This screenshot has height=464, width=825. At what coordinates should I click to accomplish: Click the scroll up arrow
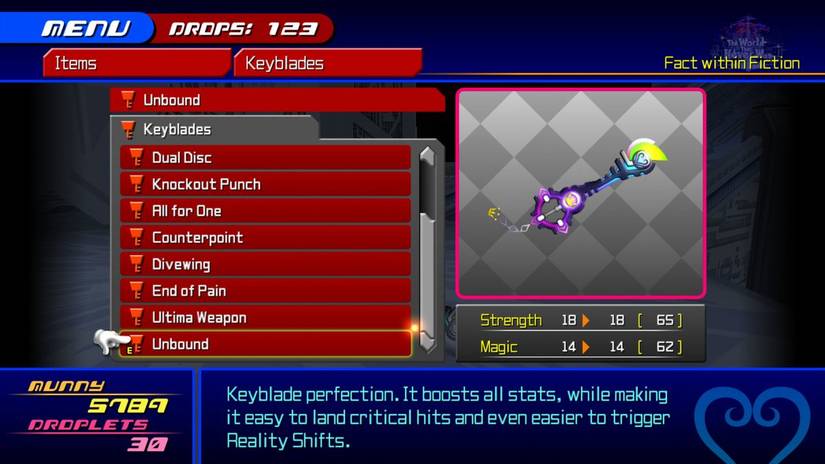(427, 157)
